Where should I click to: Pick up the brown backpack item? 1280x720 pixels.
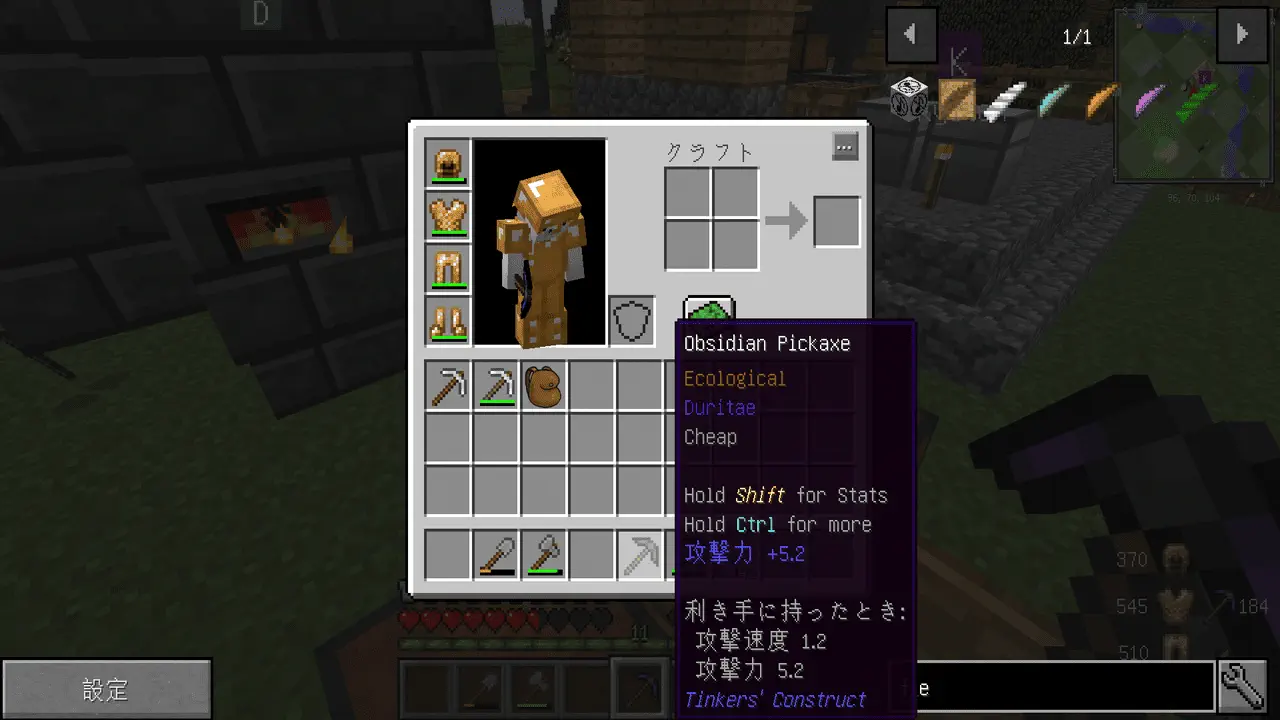pos(543,386)
